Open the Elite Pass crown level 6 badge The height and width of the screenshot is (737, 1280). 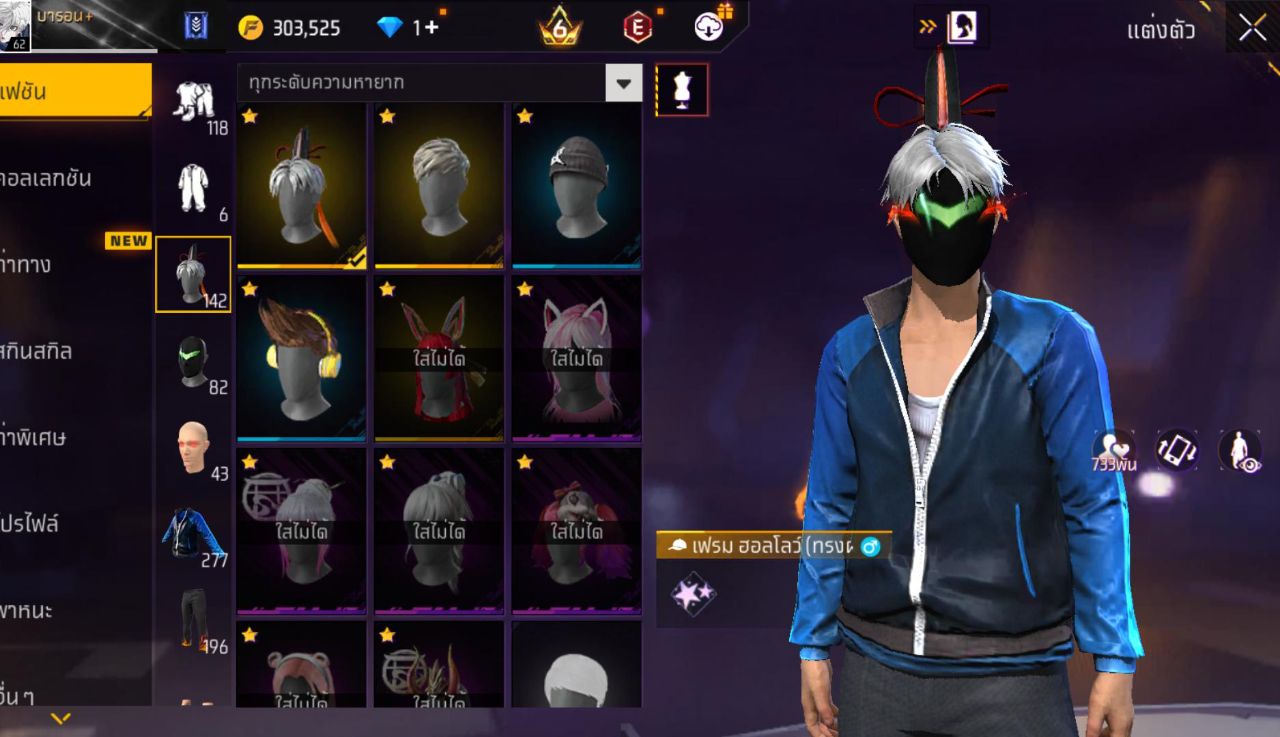click(559, 27)
